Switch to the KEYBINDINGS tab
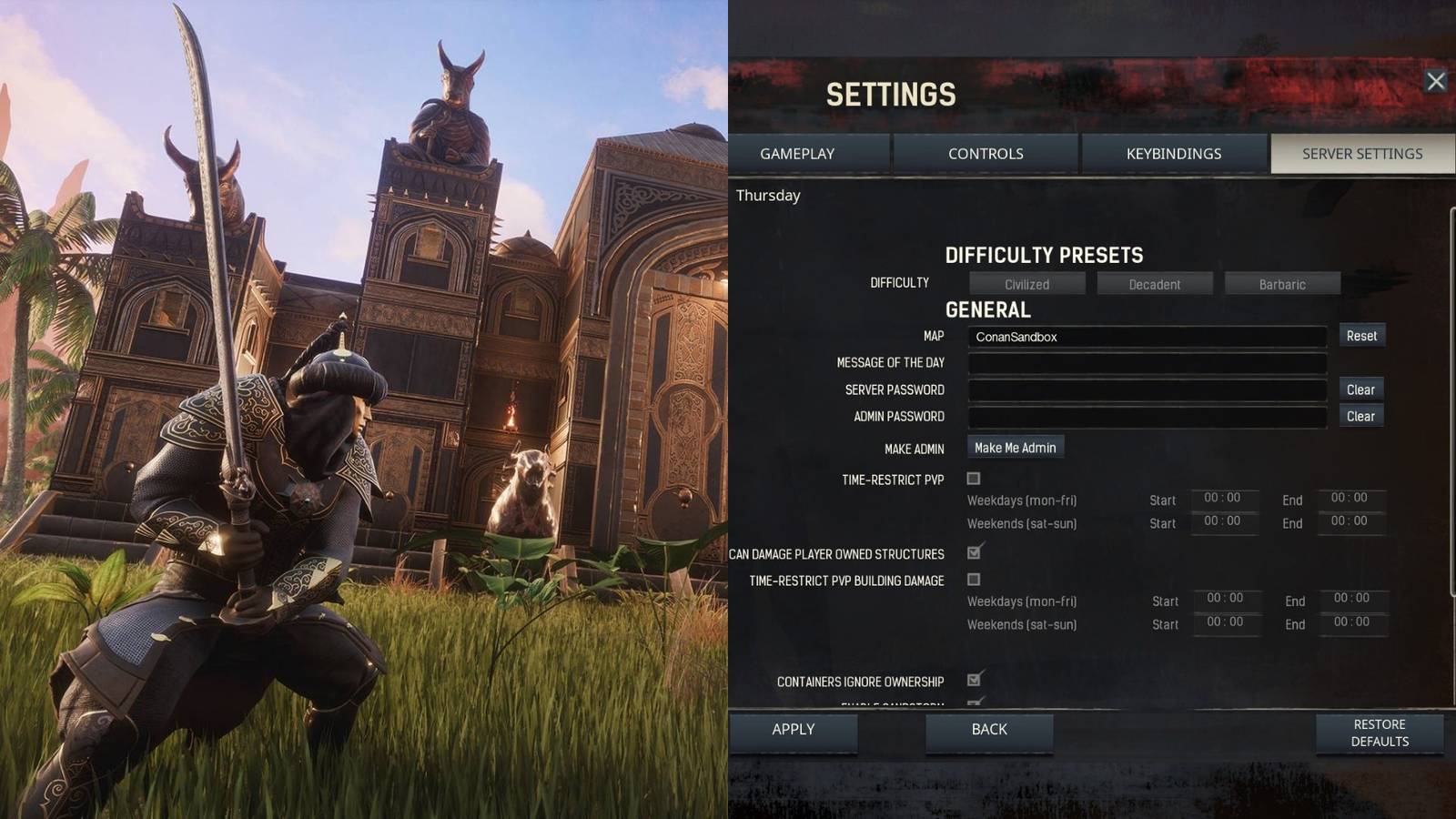Image resolution: width=1456 pixels, height=819 pixels. coord(1172,154)
